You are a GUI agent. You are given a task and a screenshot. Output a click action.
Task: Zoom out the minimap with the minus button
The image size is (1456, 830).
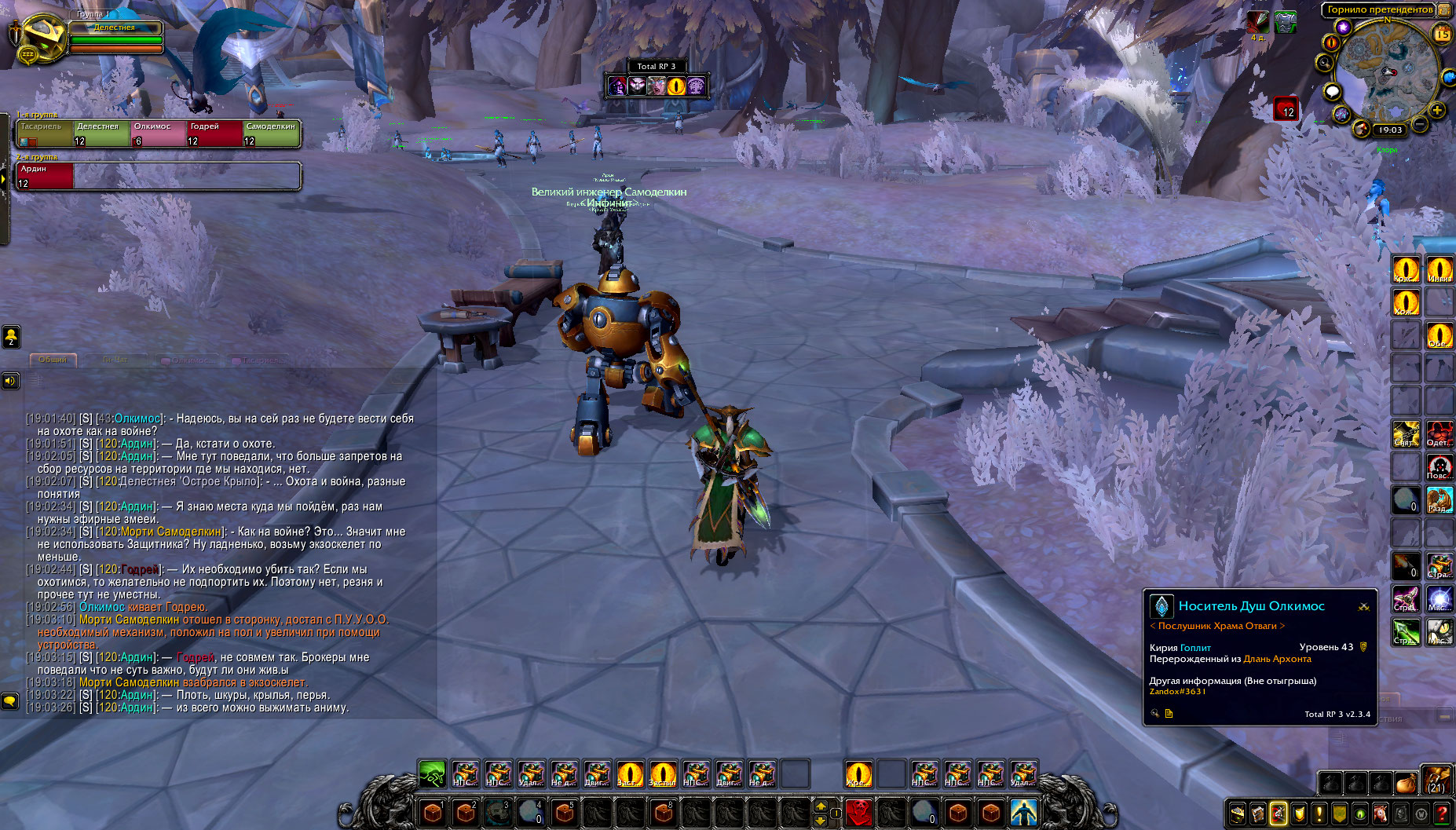coord(1421,124)
